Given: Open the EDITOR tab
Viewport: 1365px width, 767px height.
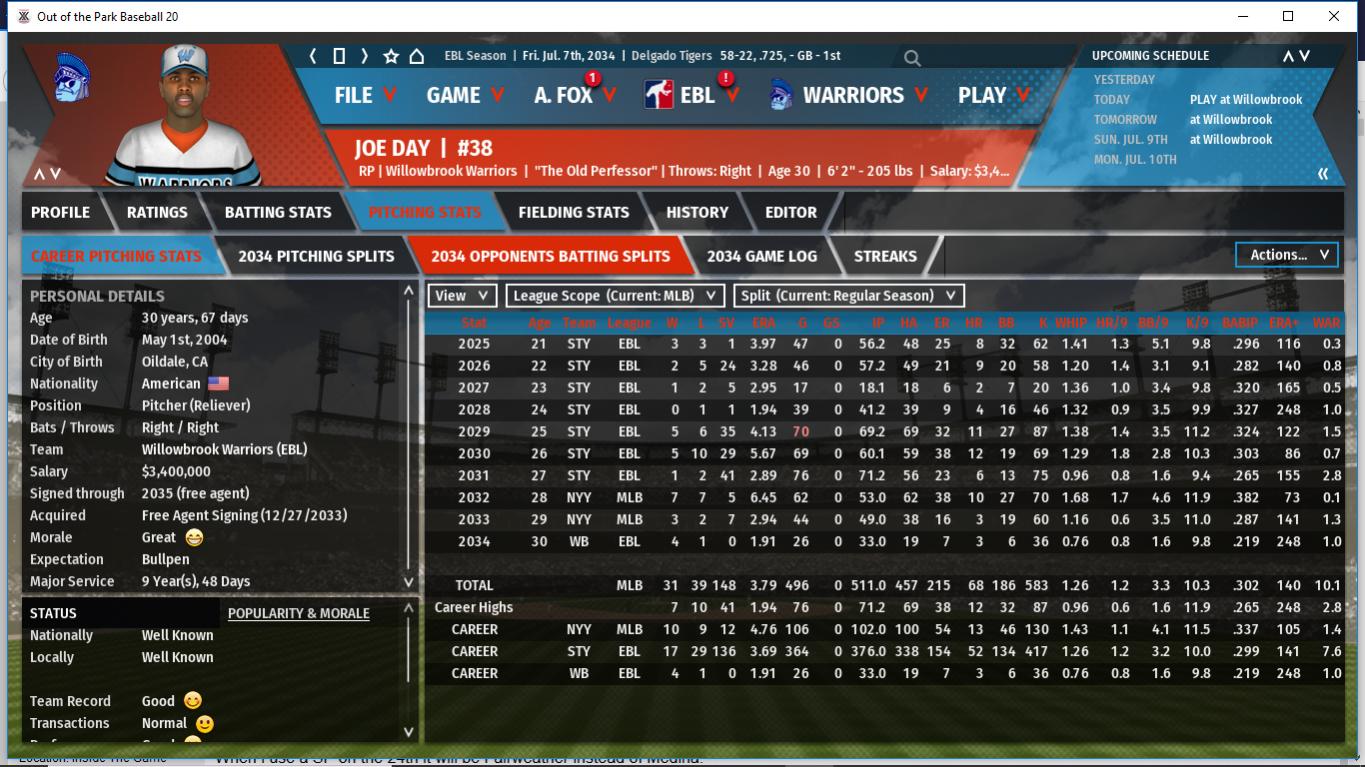Looking at the screenshot, I should click(x=791, y=212).
